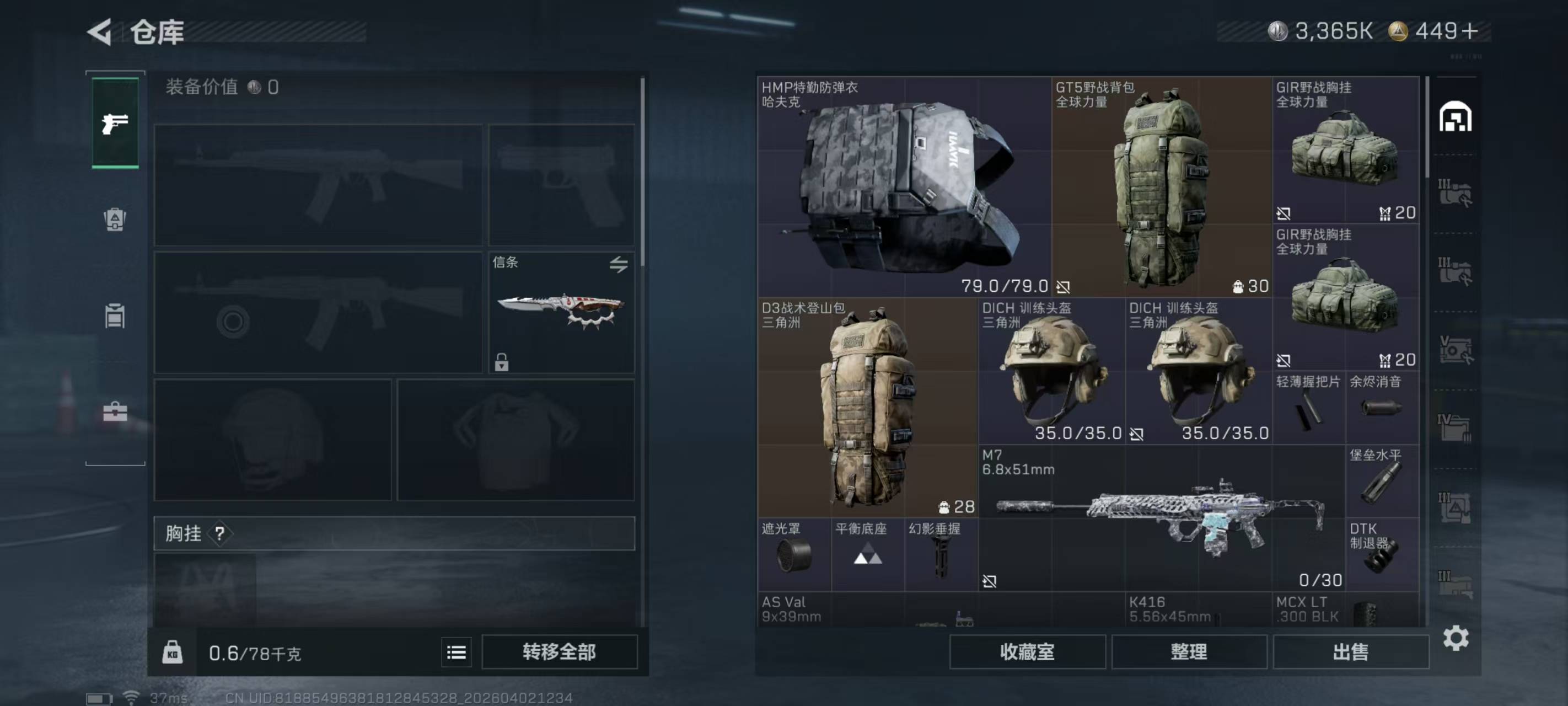
Task: Transfer everything with 转移全部
Action: pos(559,652)
